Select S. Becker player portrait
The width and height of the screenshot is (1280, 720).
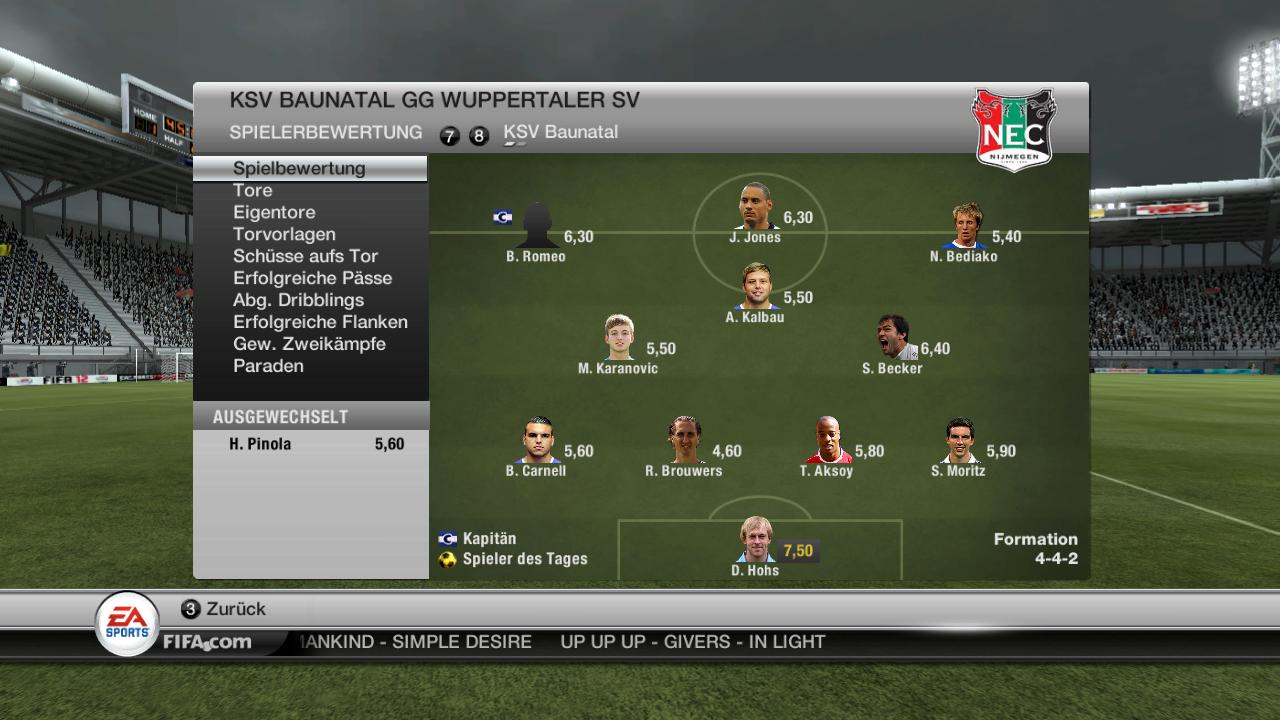892,338
